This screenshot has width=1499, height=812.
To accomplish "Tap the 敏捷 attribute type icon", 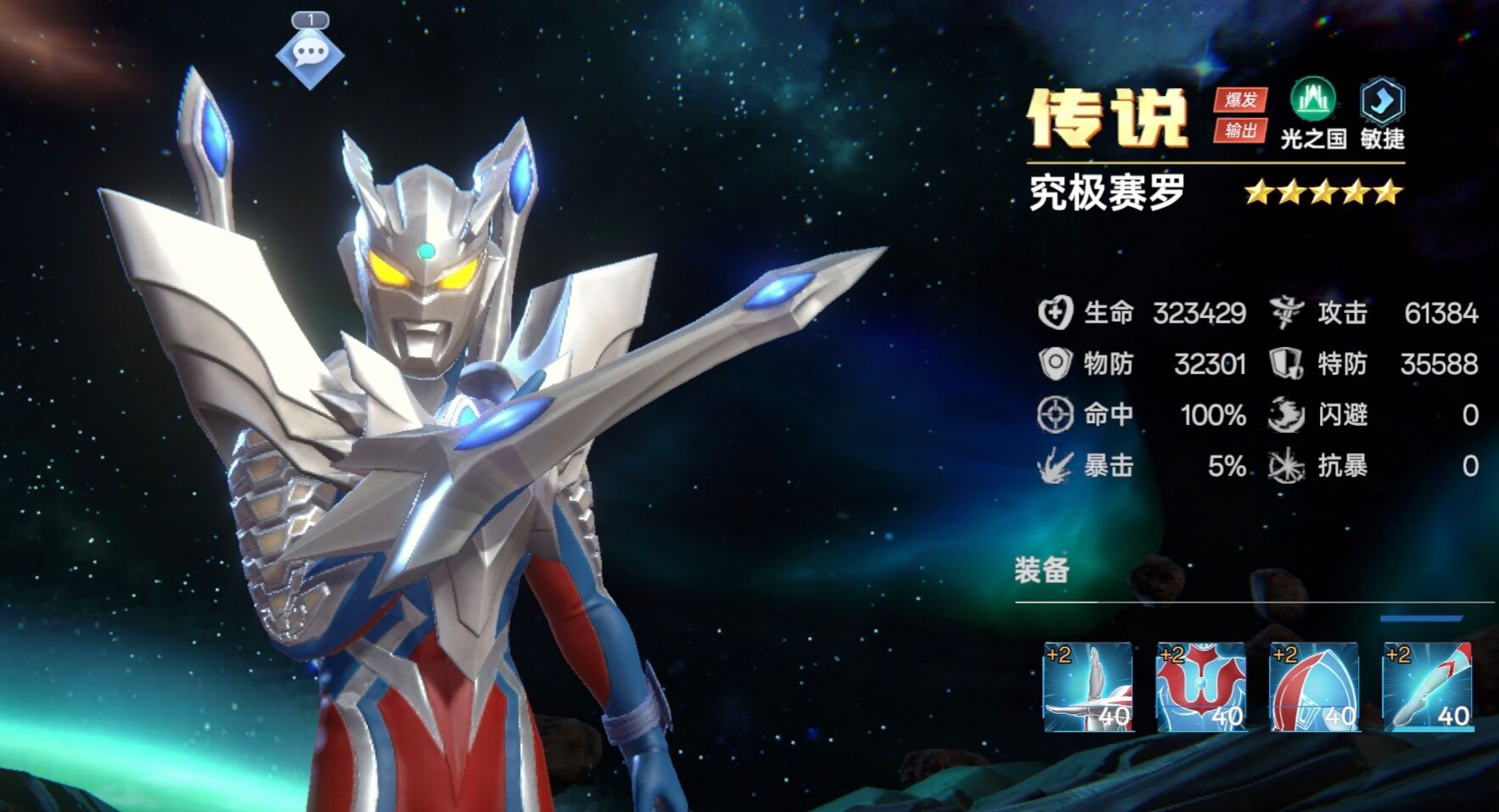I will click(x=1382, y=102).
